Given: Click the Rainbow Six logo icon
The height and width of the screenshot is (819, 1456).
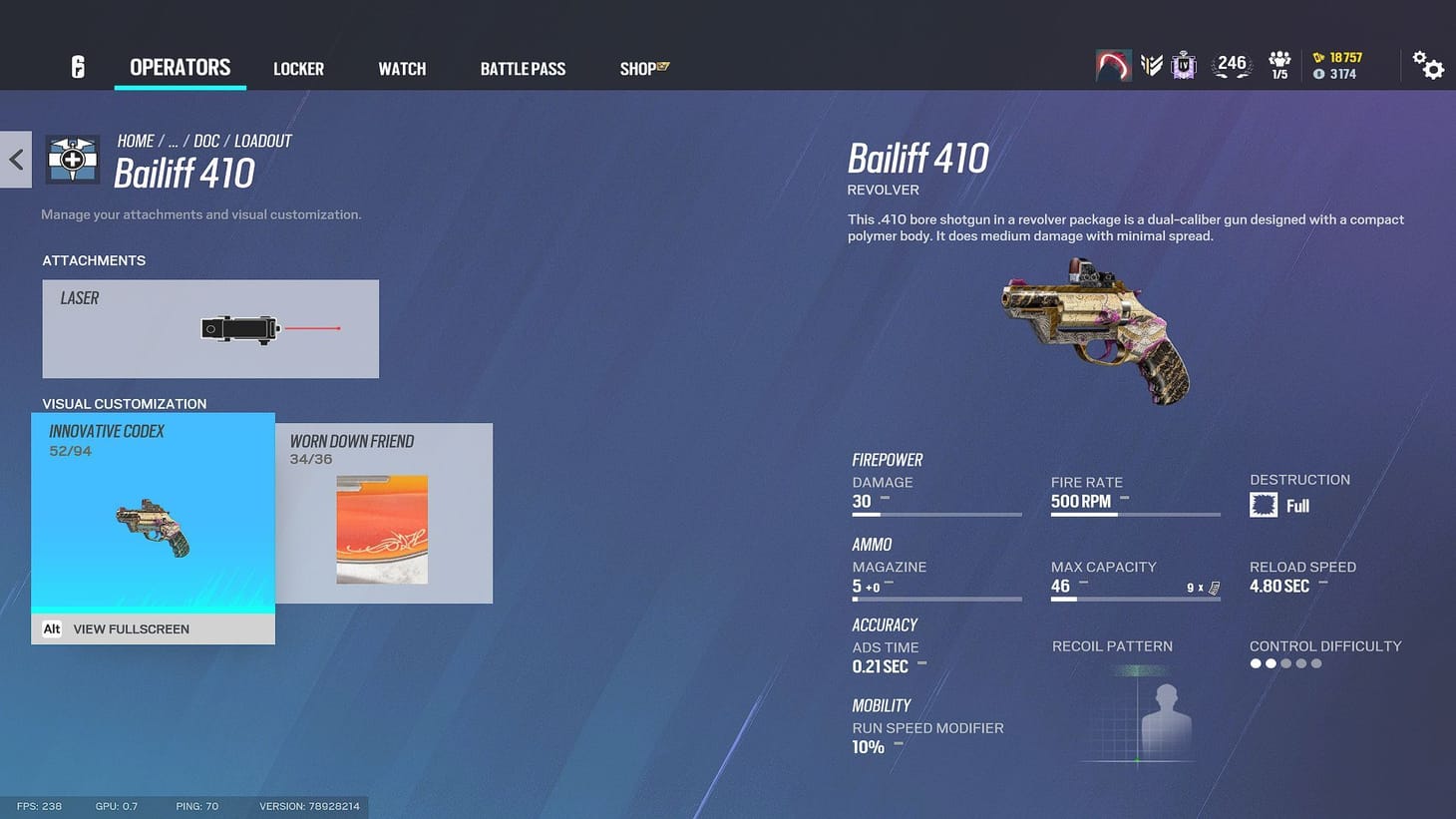Looking at the screenshot, I should pyautogui.click(x=78, y=65).
